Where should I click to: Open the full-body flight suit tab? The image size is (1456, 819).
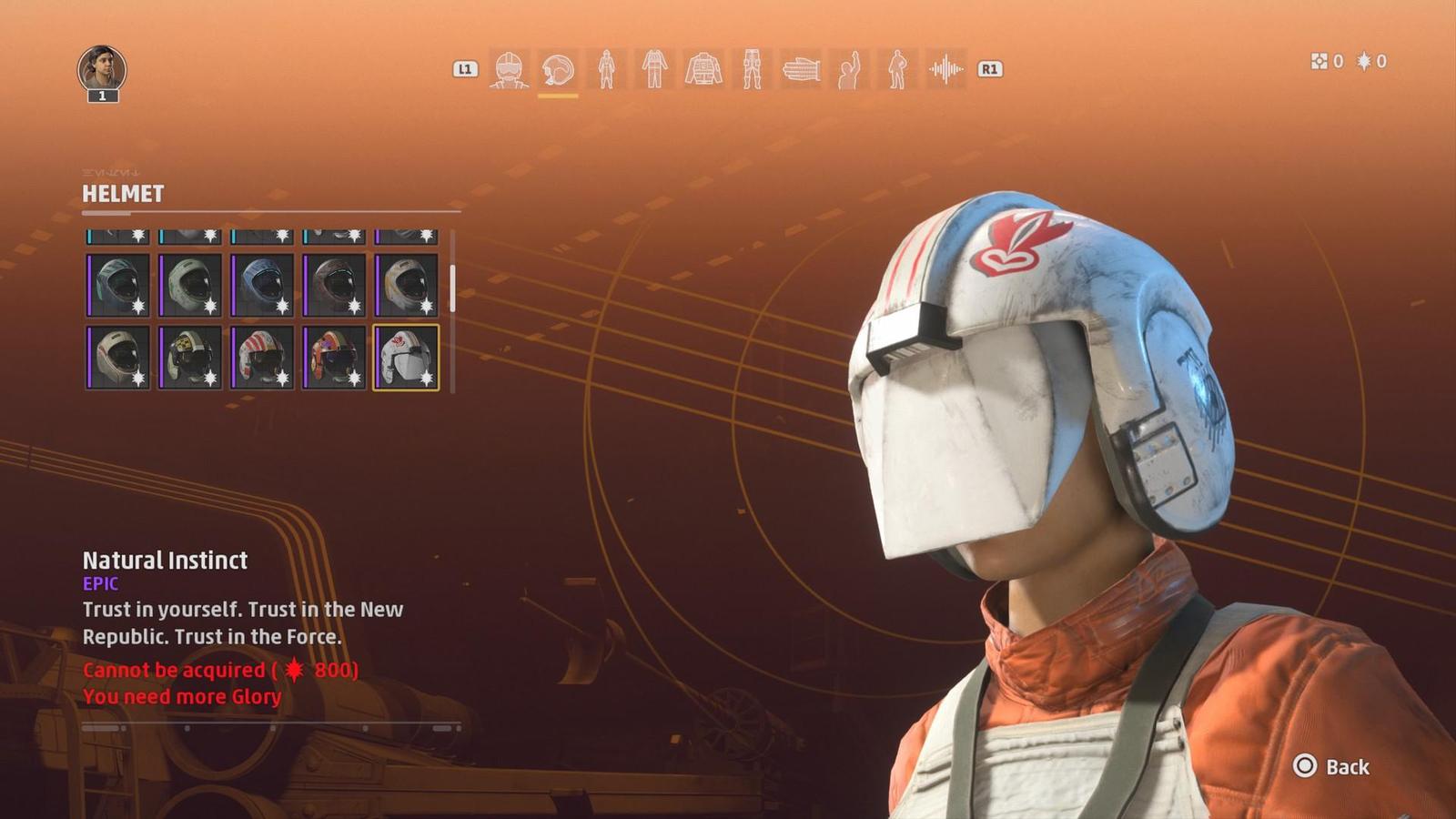[x=606, y=69]
